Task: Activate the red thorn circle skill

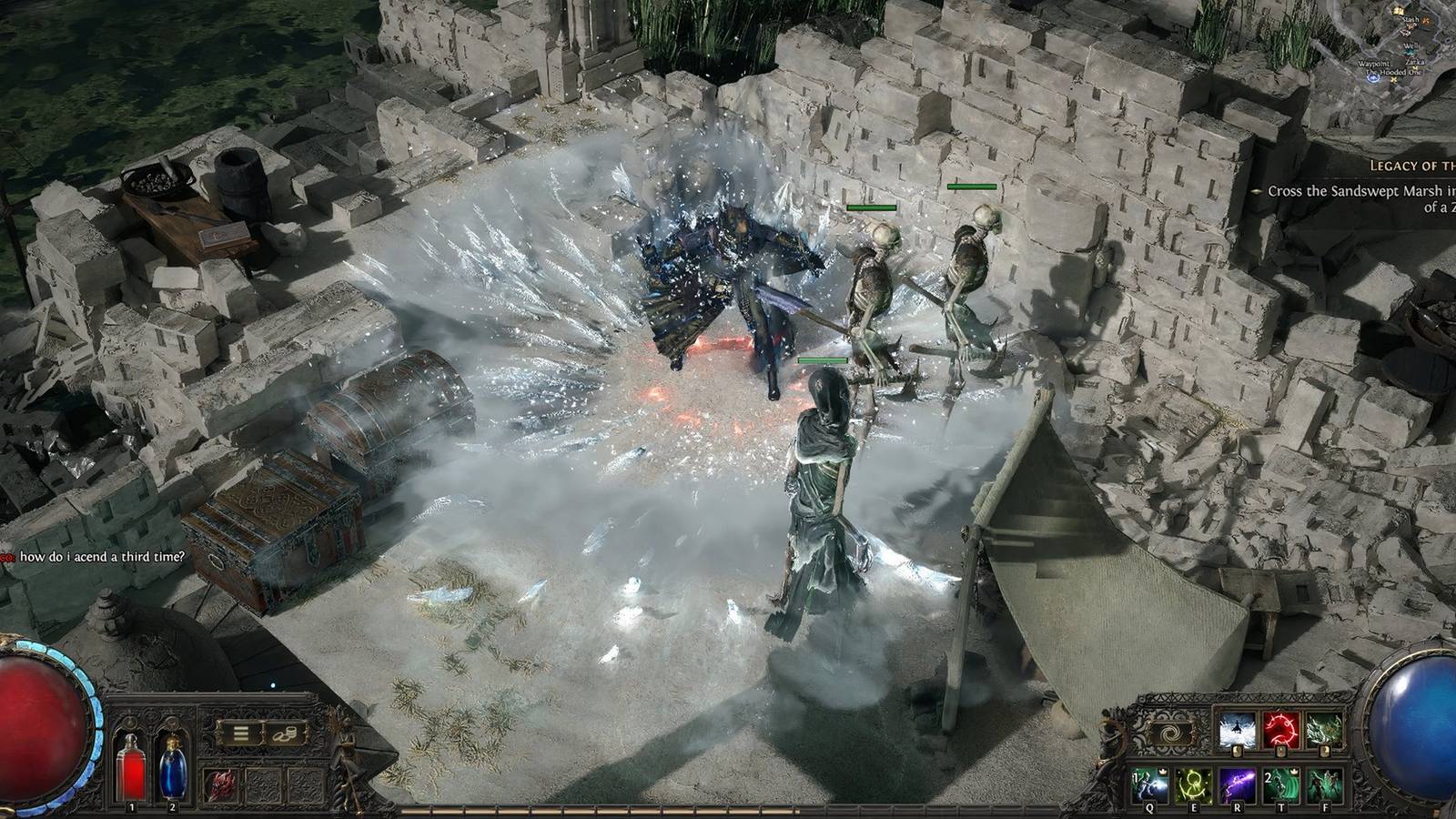Action: (x=1281, y=731)
